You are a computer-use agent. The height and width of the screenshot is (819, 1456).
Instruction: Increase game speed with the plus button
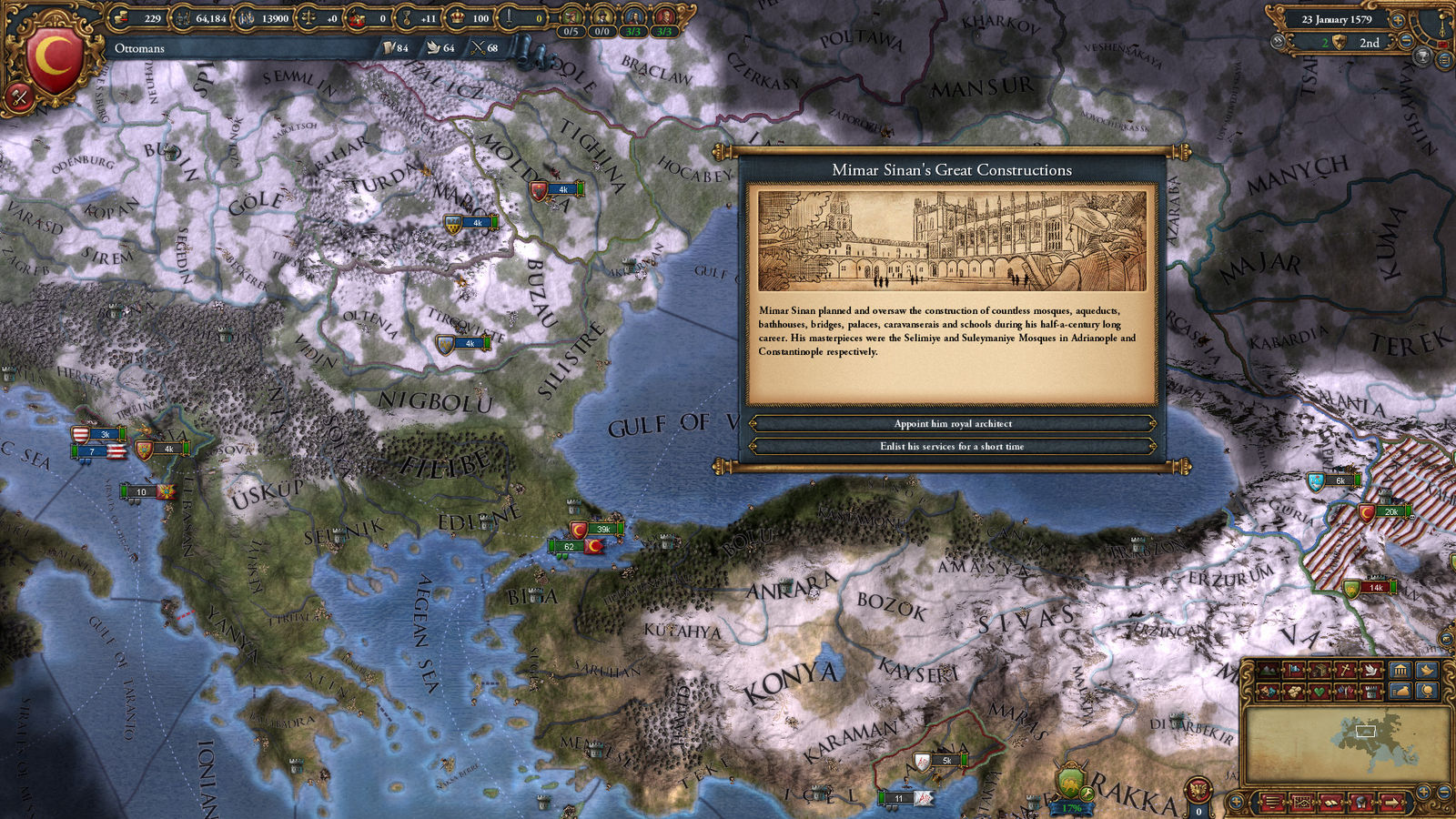[1398, 19]
